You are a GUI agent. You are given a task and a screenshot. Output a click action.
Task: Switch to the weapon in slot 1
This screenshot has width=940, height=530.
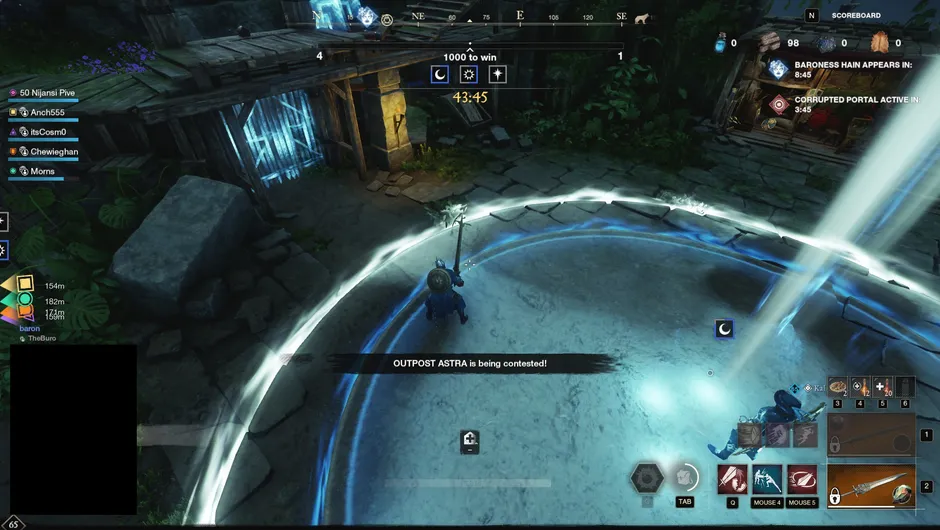(x=870, y=435)
